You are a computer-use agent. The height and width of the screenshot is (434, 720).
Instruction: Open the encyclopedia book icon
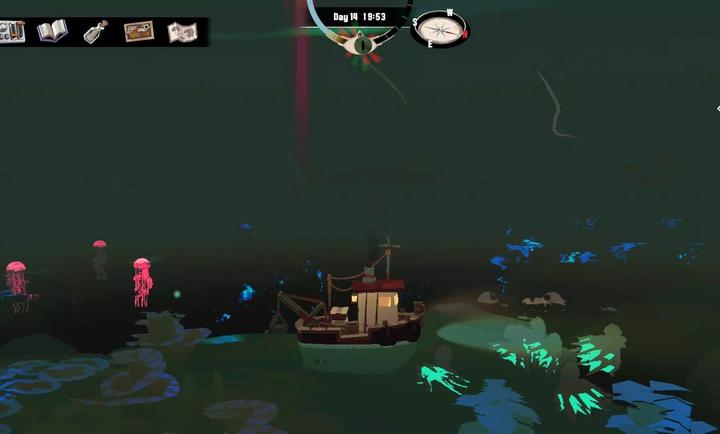click(52, 31)
